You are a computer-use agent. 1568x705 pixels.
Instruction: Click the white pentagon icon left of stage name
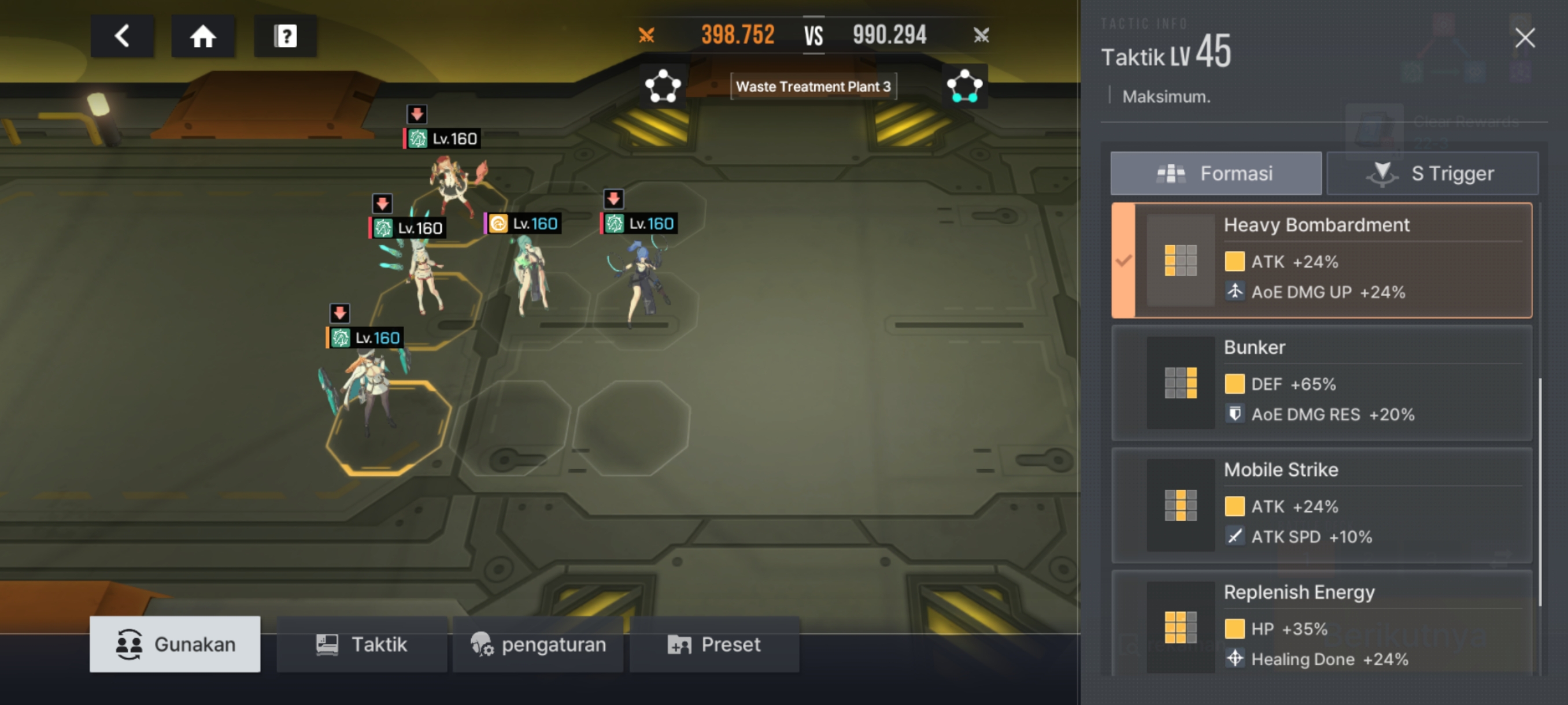(662, 86)
